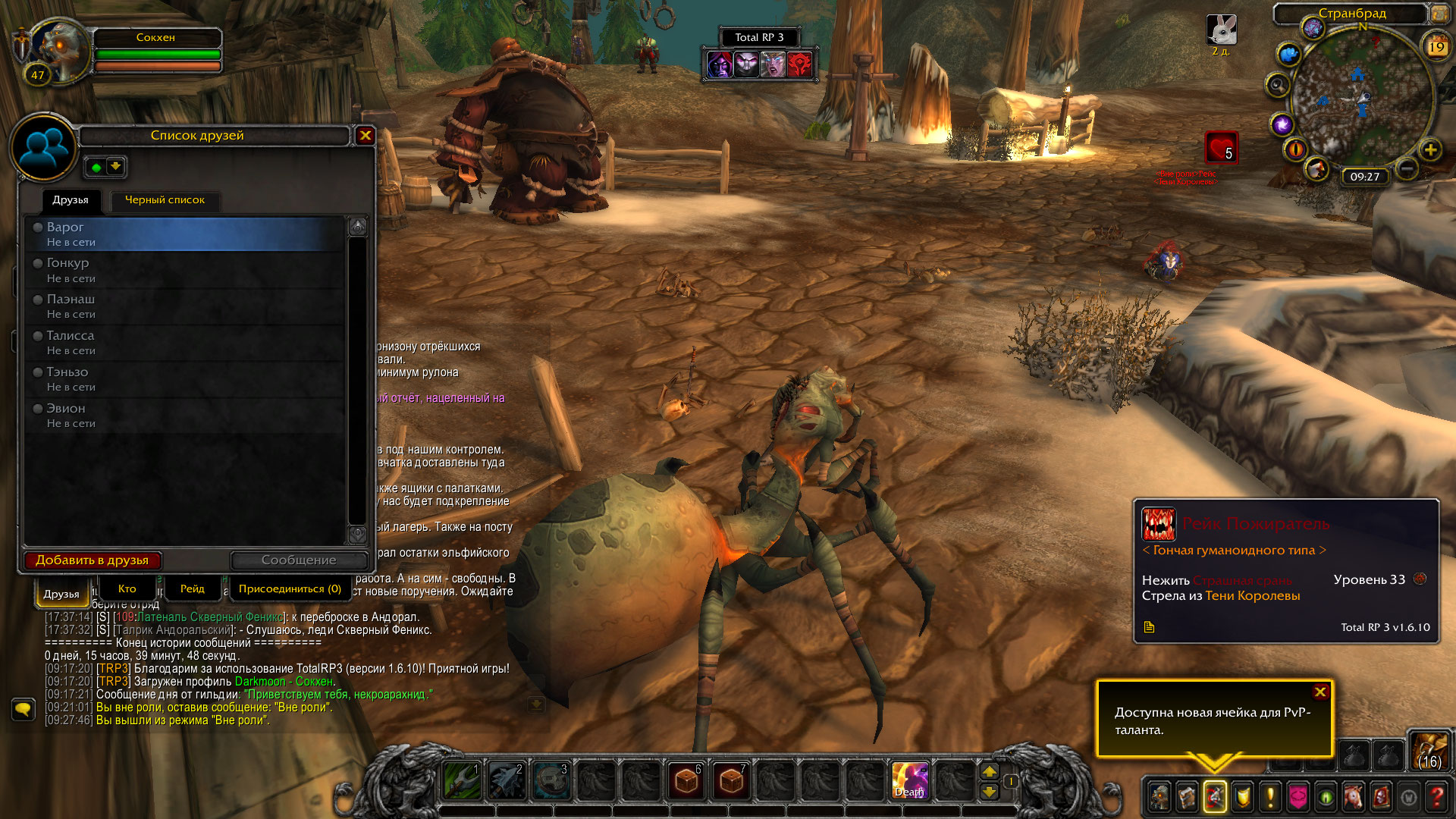Click the red heart buff icon

[1221, 147]
